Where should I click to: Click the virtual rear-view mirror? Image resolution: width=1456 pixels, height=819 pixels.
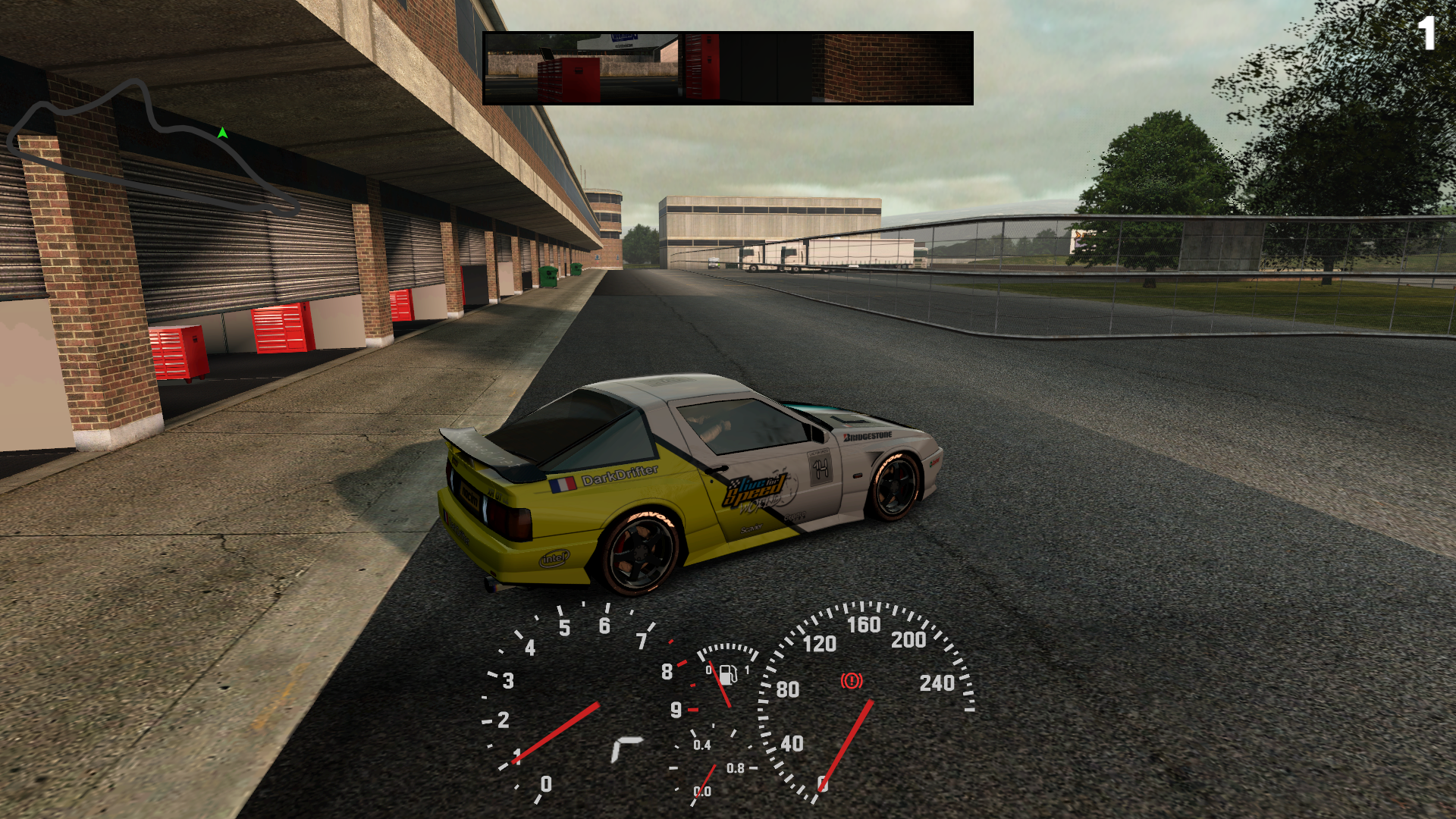[728, 68]
